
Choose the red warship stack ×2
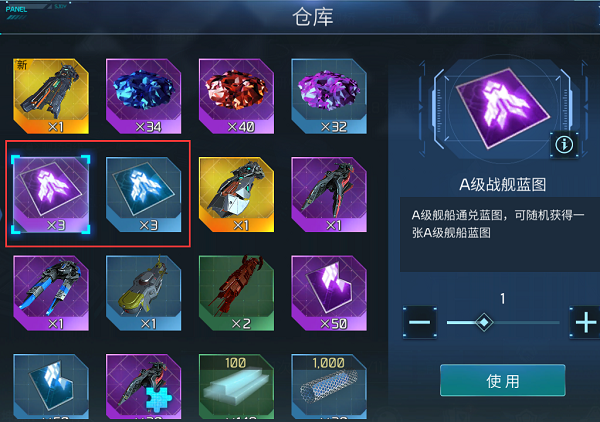pos(235,291)
